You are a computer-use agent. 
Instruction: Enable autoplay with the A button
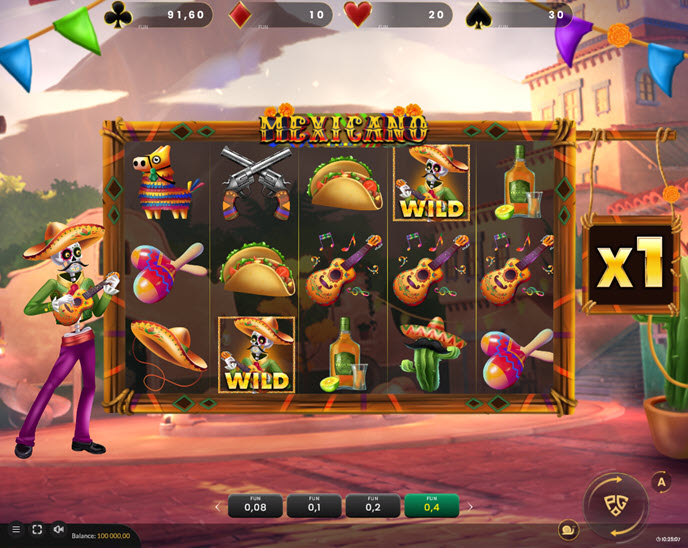pos(661,483)
